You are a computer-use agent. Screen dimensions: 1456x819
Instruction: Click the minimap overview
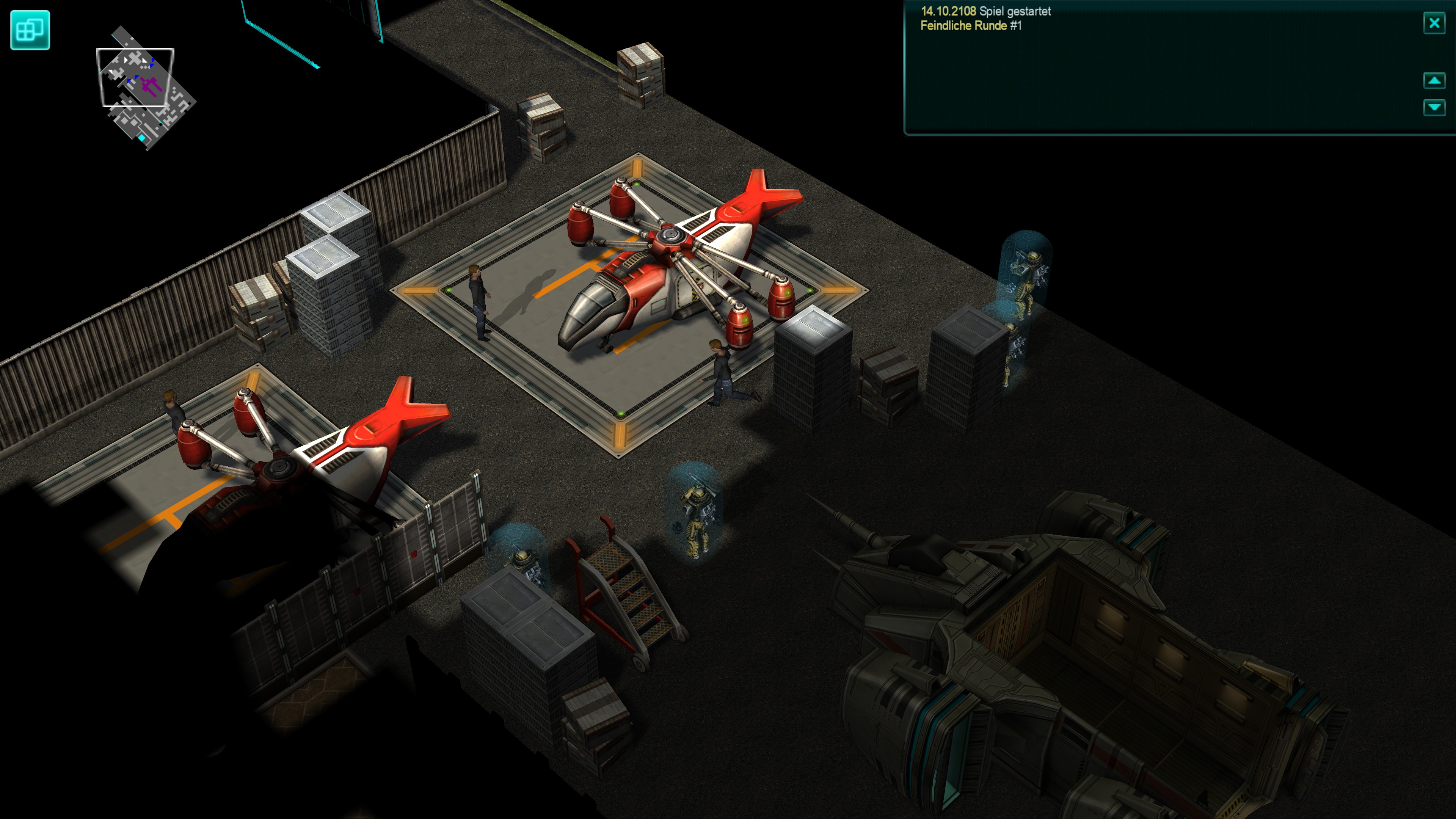click(x=146, y=88)
